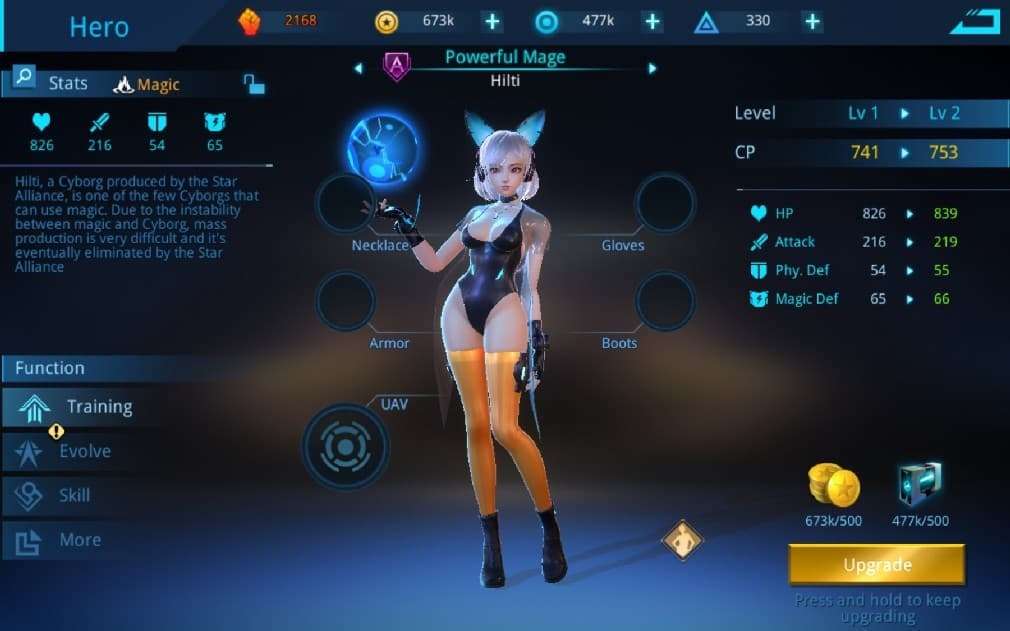Viewport: 1010px width, 631px height.
Task: Click the hero pose diamond icon
Action: tap(683, 539)
